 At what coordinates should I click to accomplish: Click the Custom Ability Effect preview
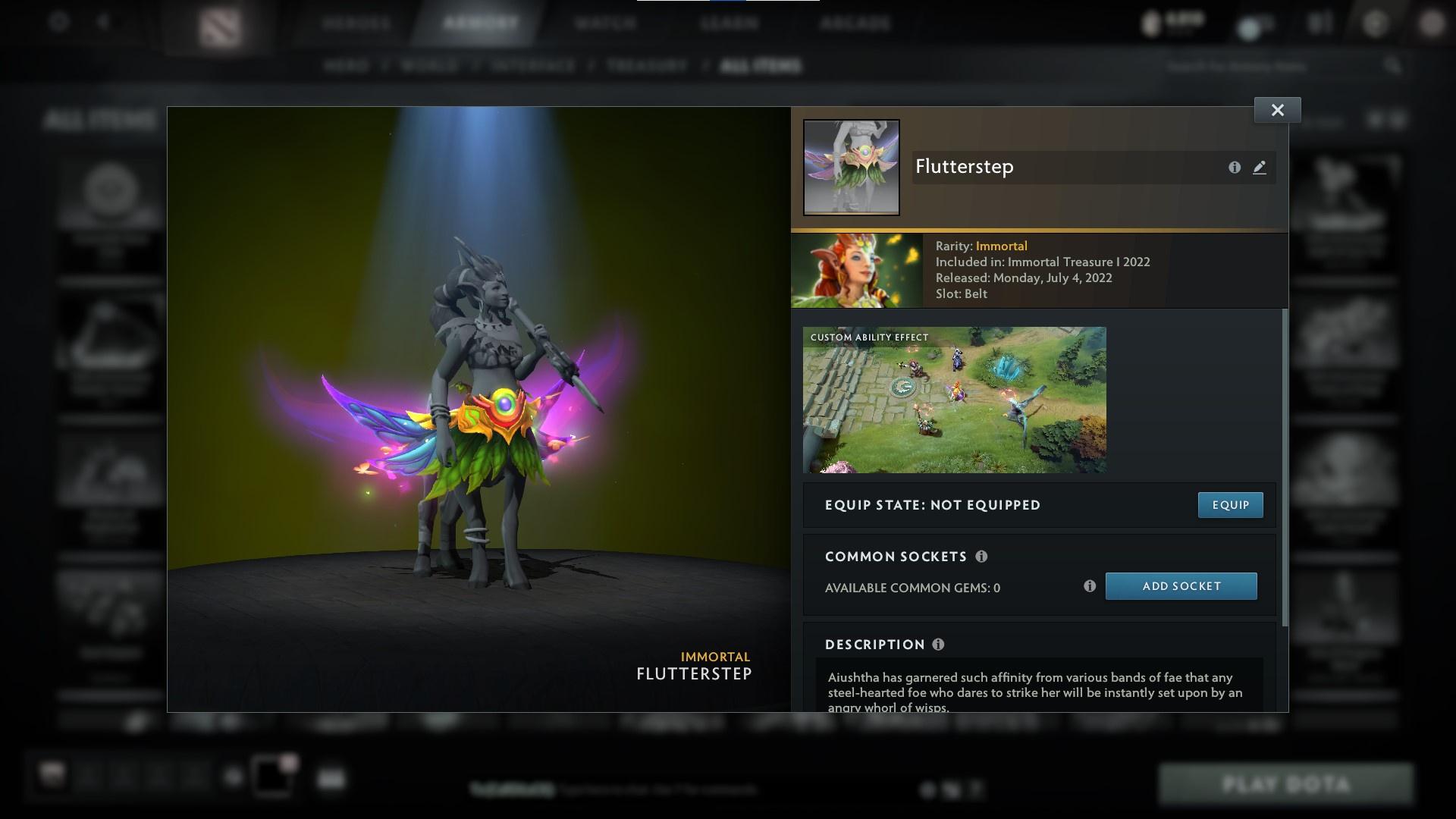tap(954, 400)
